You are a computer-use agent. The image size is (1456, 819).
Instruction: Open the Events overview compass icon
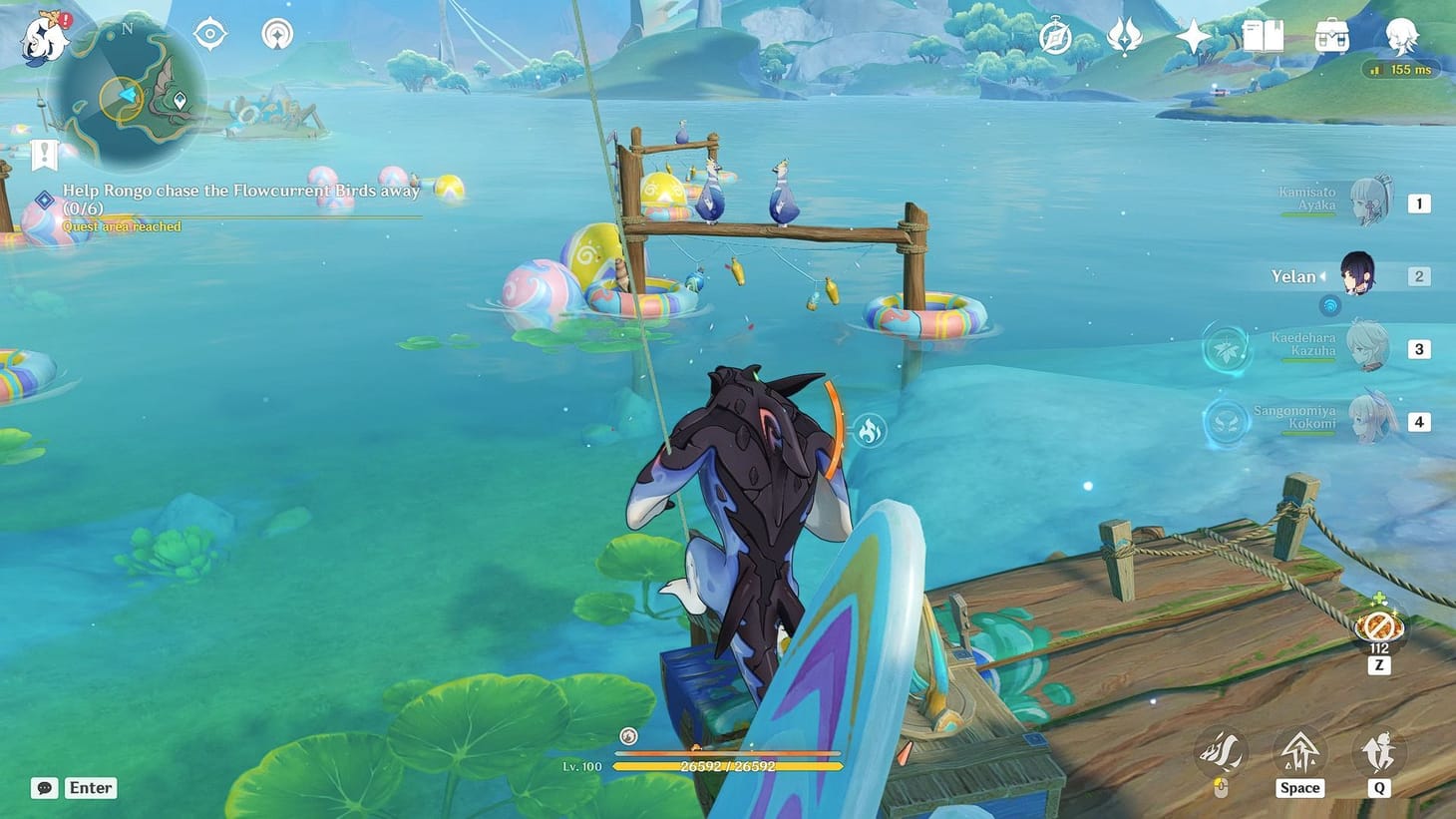coord(1054,38)
